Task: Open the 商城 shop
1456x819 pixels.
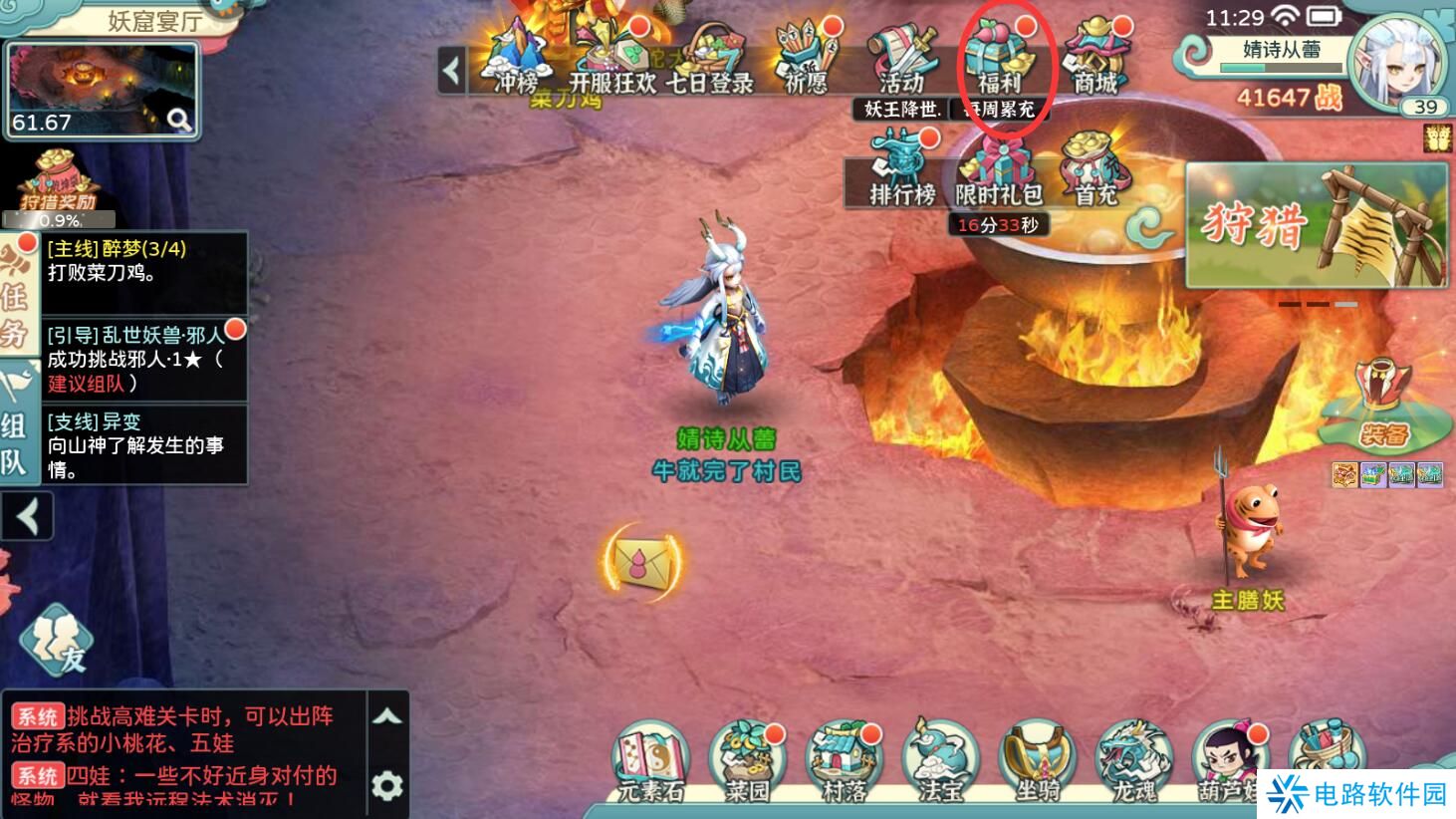Action: coord(1095,60)
